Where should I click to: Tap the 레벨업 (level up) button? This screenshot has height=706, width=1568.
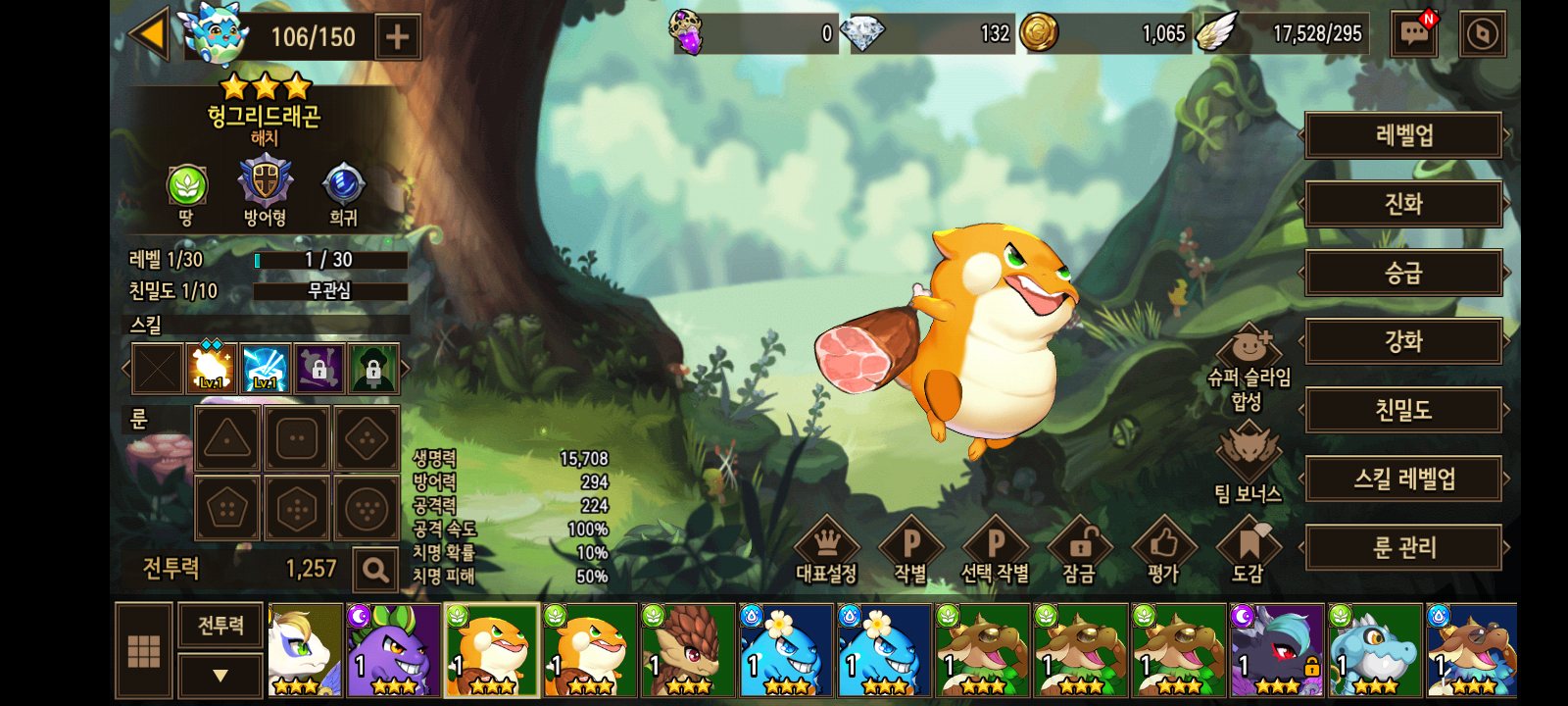(x=1403, y=135)
